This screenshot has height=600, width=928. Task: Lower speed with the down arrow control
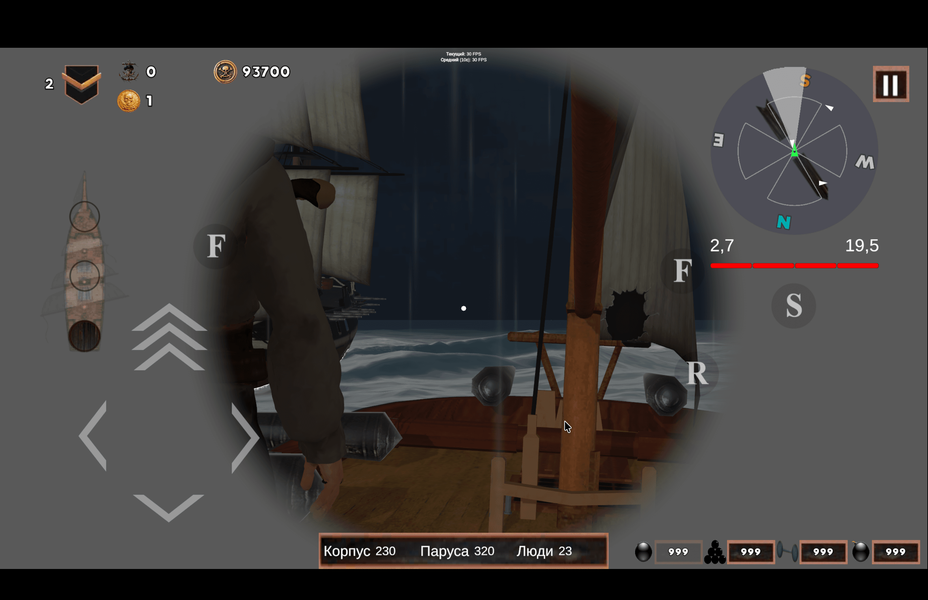click(x=168, y=506)
